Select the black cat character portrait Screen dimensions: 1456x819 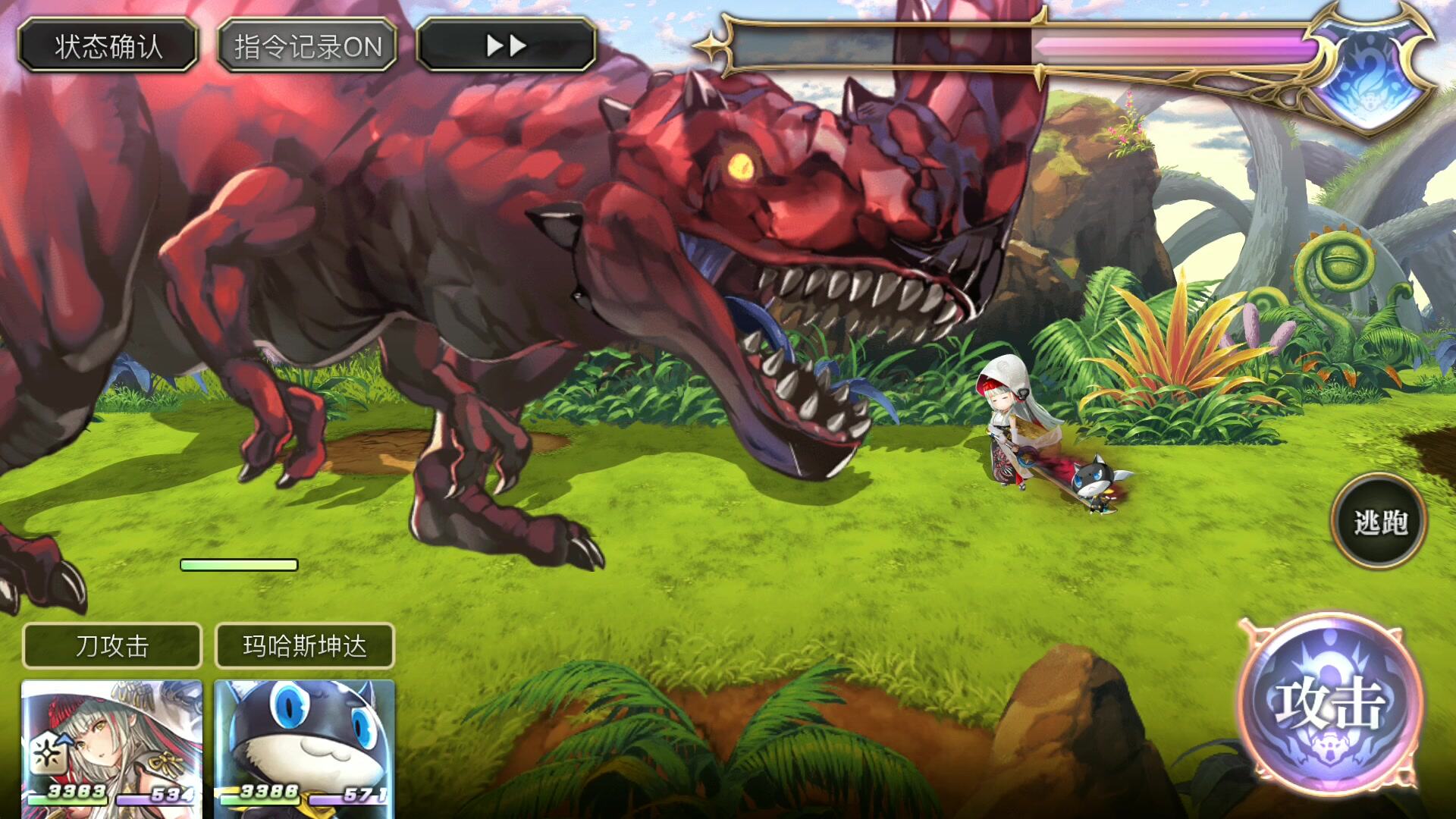305,747
